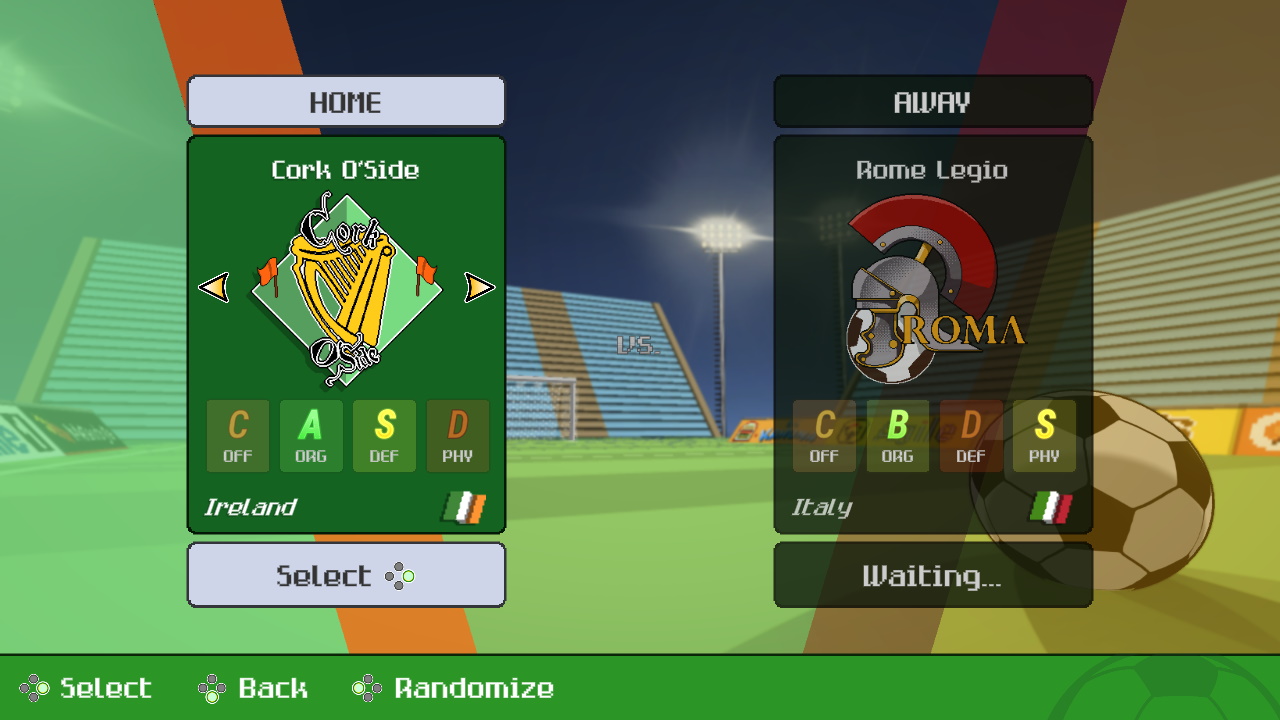Click Cork O'Side's OFF rating badge
This screenshot has width=1280, height=720.
238,436
